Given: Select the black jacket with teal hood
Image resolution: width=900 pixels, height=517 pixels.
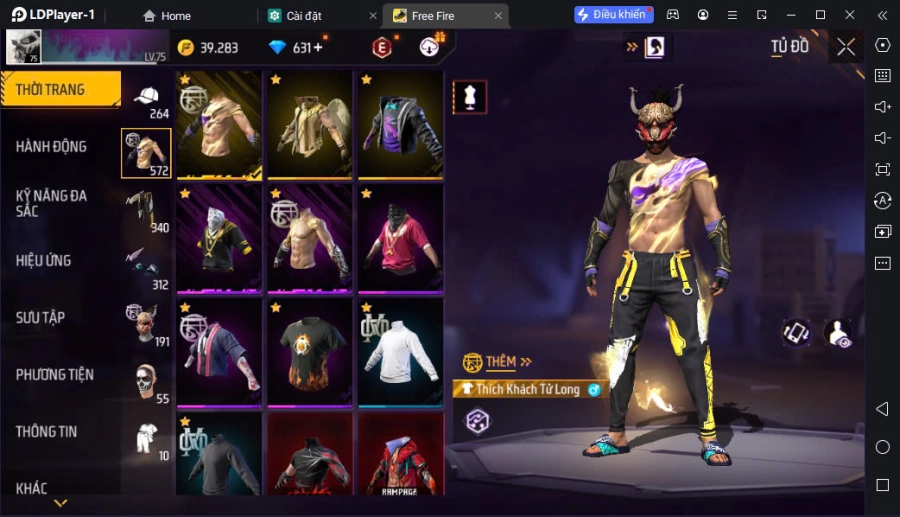Looking at the screenshot, I should (399, 124).
